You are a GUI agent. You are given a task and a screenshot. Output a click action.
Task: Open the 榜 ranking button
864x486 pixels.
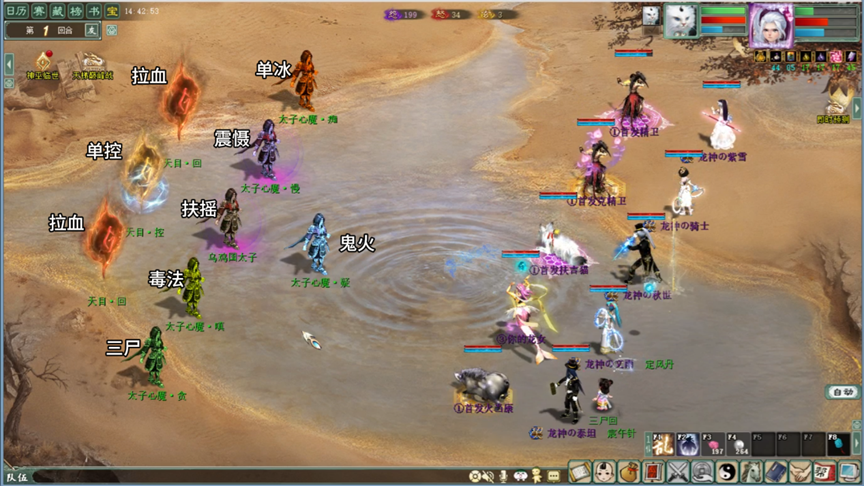[x=76, y=10]
